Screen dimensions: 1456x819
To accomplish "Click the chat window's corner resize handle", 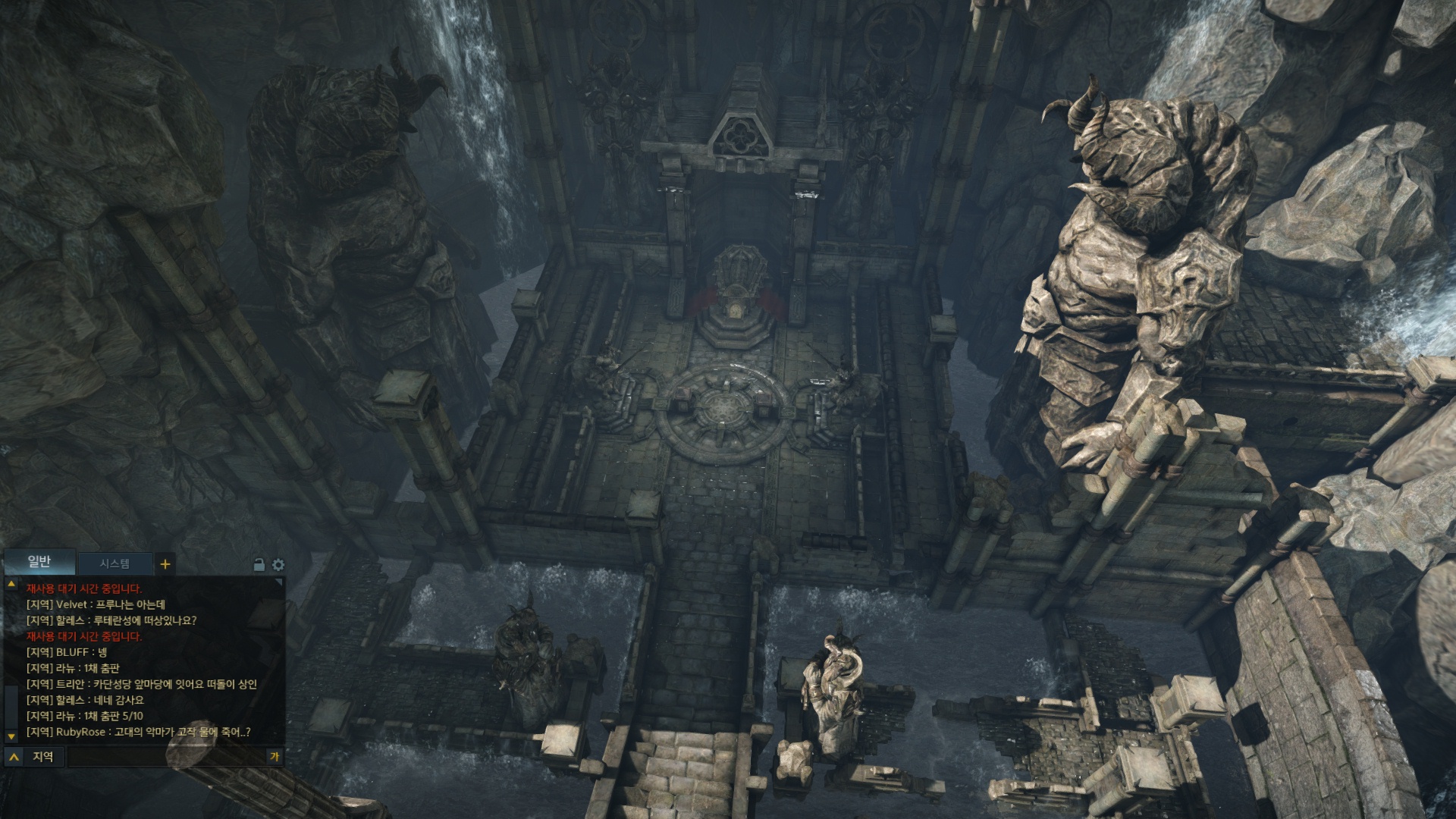I will click(x=279, y=582).
